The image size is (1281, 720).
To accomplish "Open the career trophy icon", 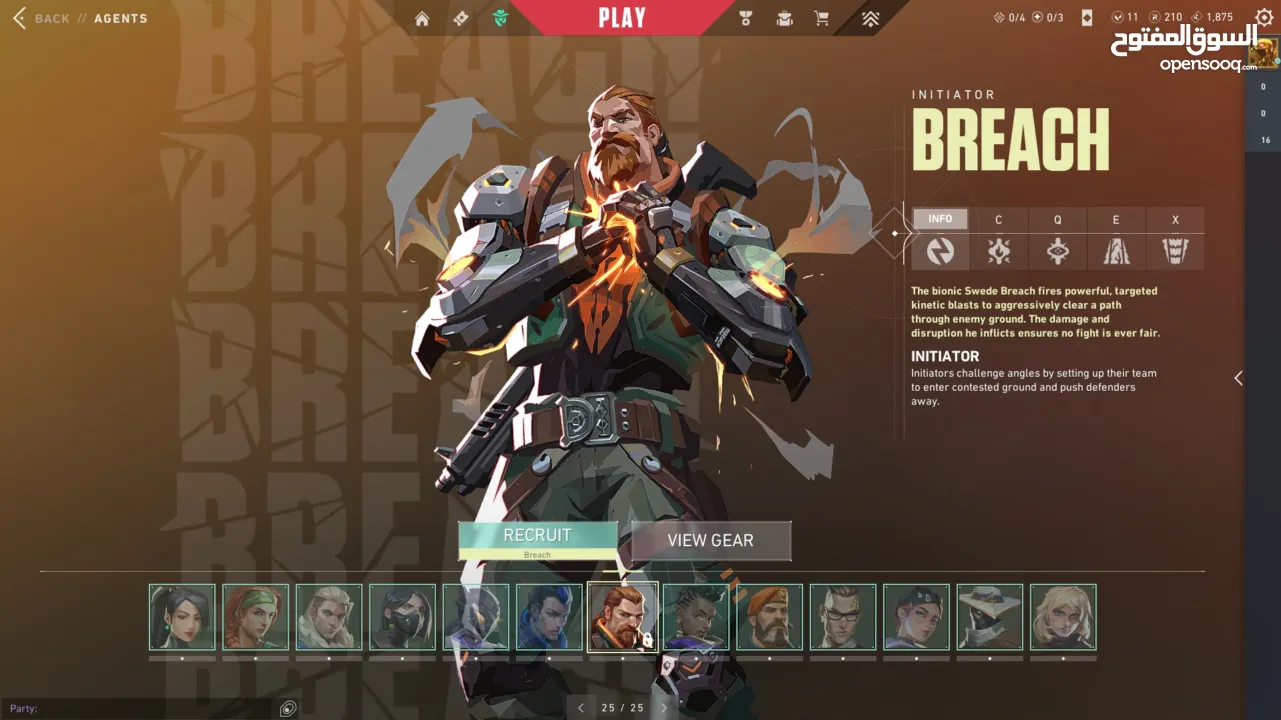I will 745,18.
